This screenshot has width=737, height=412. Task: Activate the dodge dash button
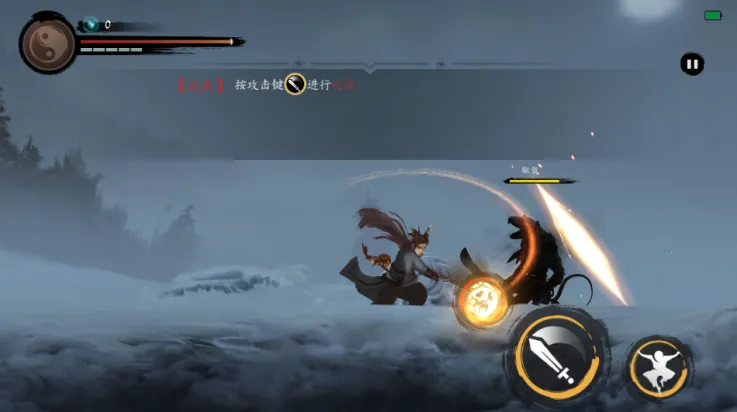[660, 367]
